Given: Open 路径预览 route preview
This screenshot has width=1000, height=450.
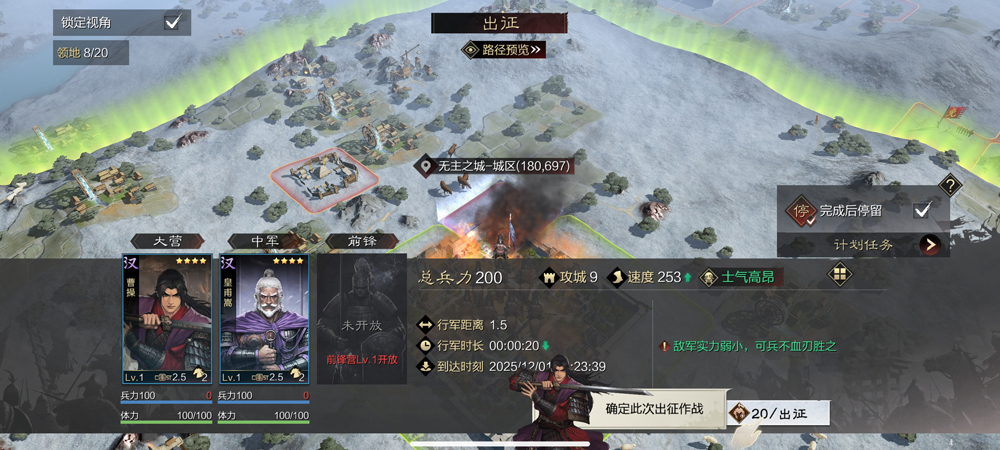Looking at the screenshot, I should pos(503,49).
